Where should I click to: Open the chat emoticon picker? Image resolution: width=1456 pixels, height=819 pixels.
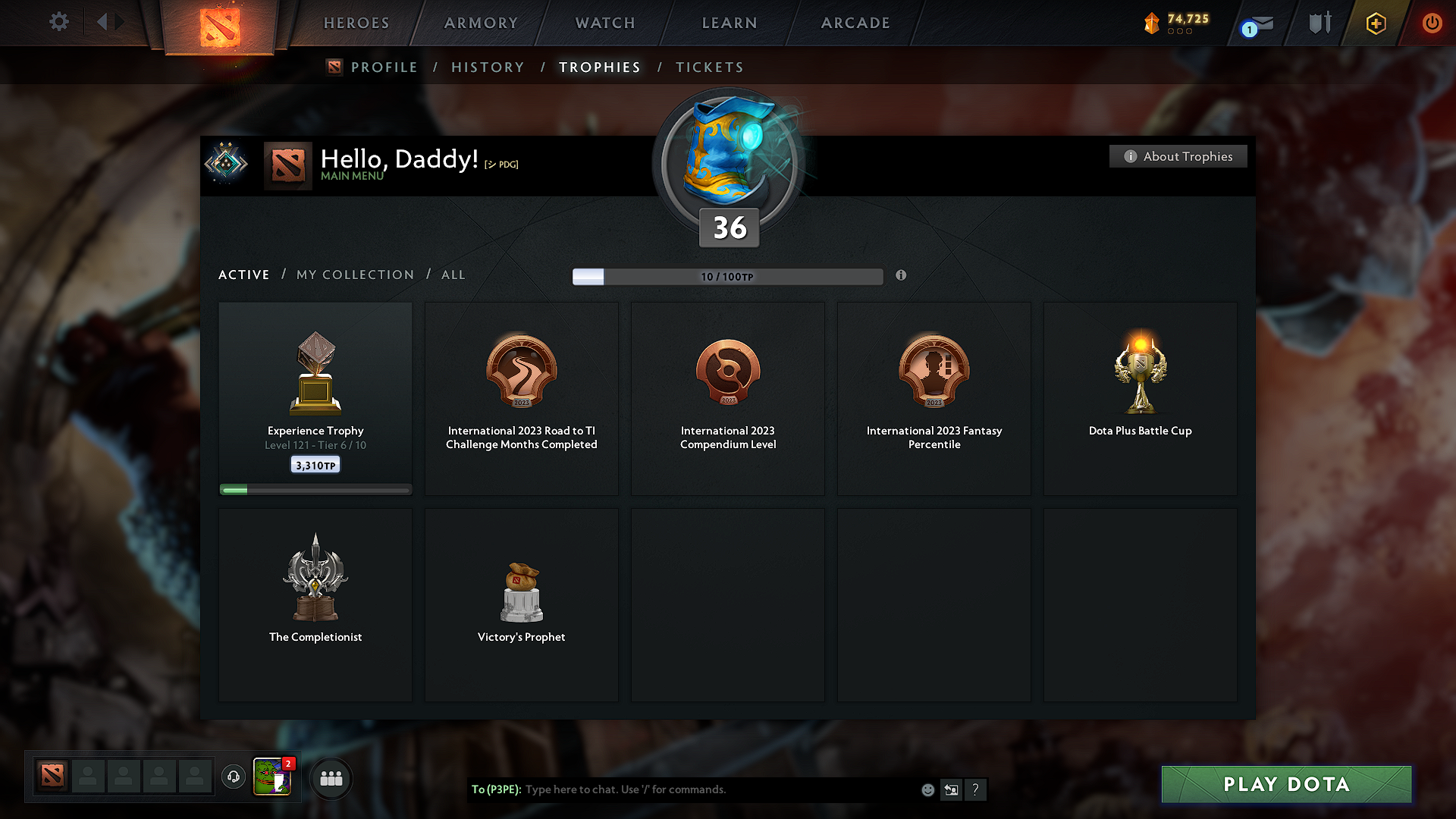(x=927, y=789)
